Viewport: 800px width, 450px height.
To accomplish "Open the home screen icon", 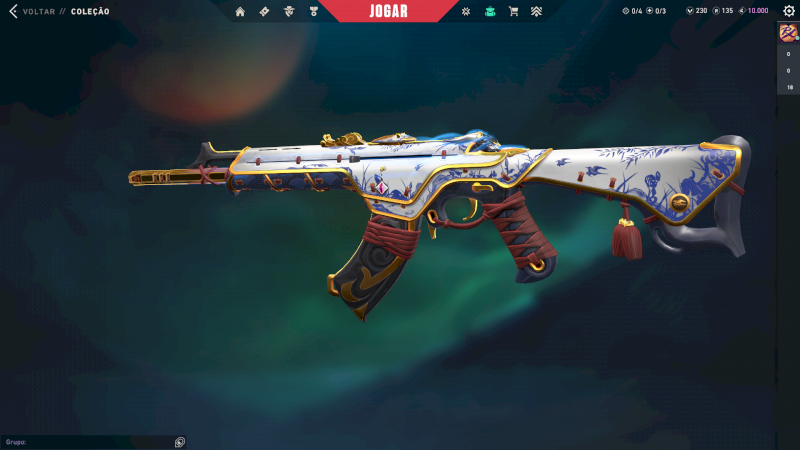I will [x=240, y=11].
